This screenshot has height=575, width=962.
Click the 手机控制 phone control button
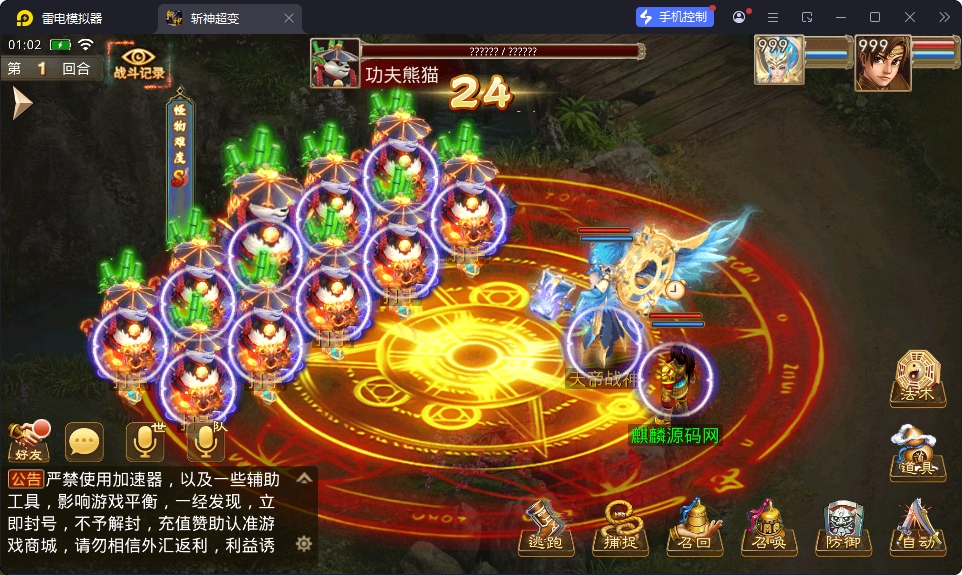[675, 17]
